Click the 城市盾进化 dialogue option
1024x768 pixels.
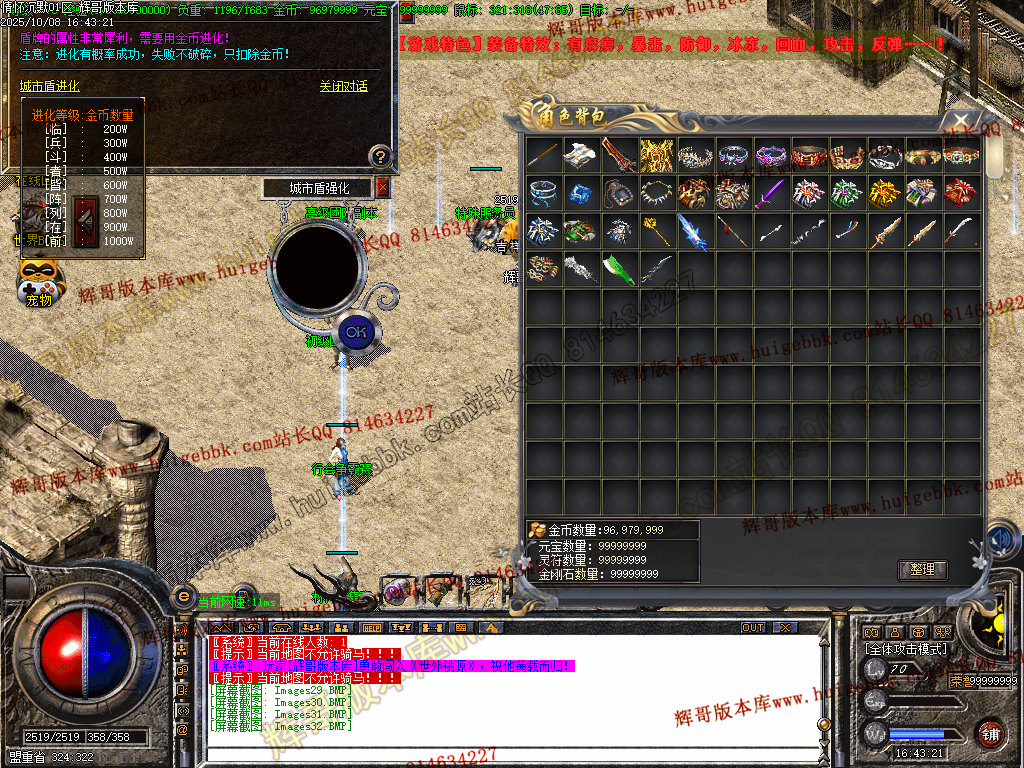click(x=50, y=87)
